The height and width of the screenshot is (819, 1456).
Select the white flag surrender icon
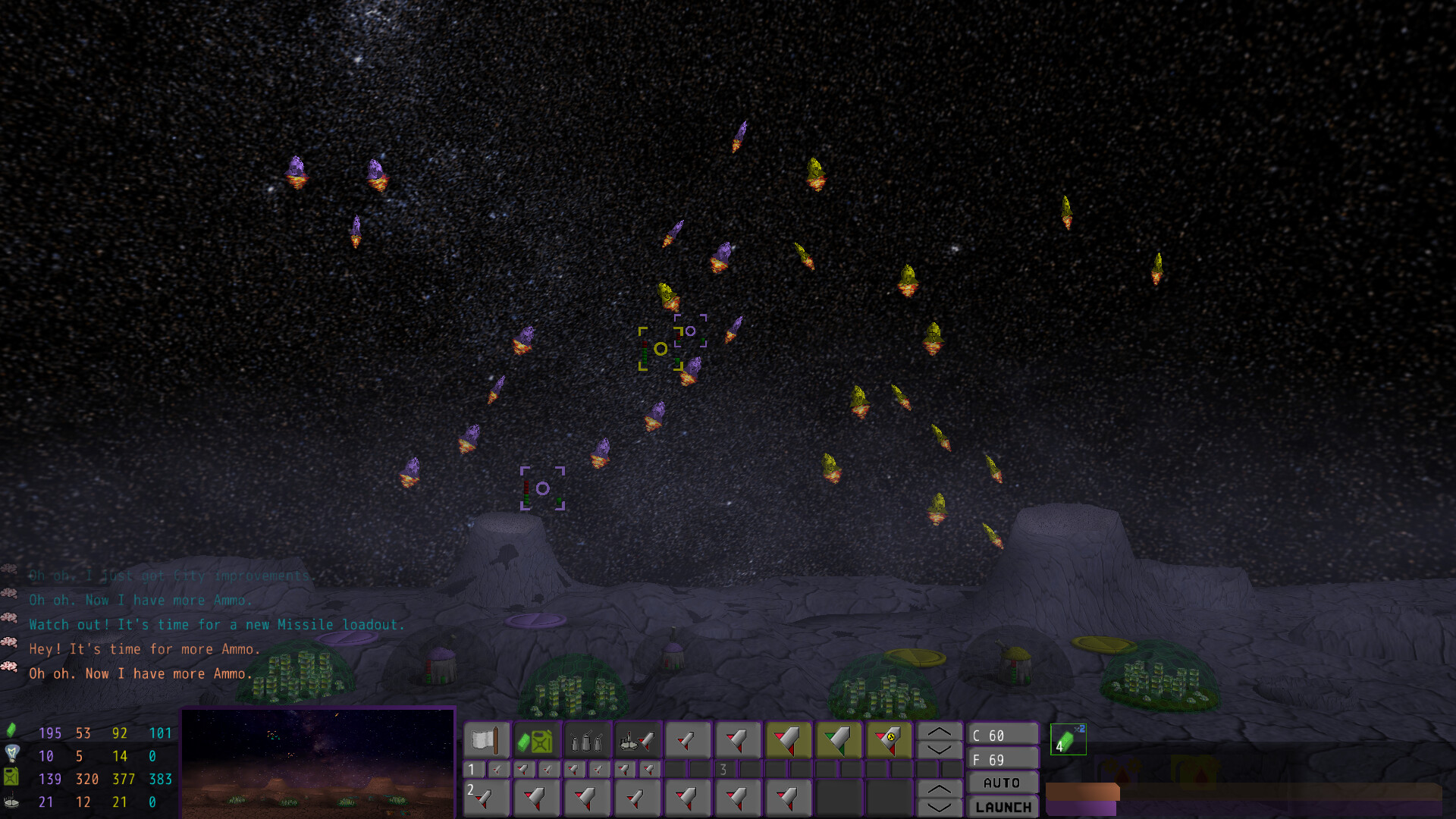coord(485,739)
